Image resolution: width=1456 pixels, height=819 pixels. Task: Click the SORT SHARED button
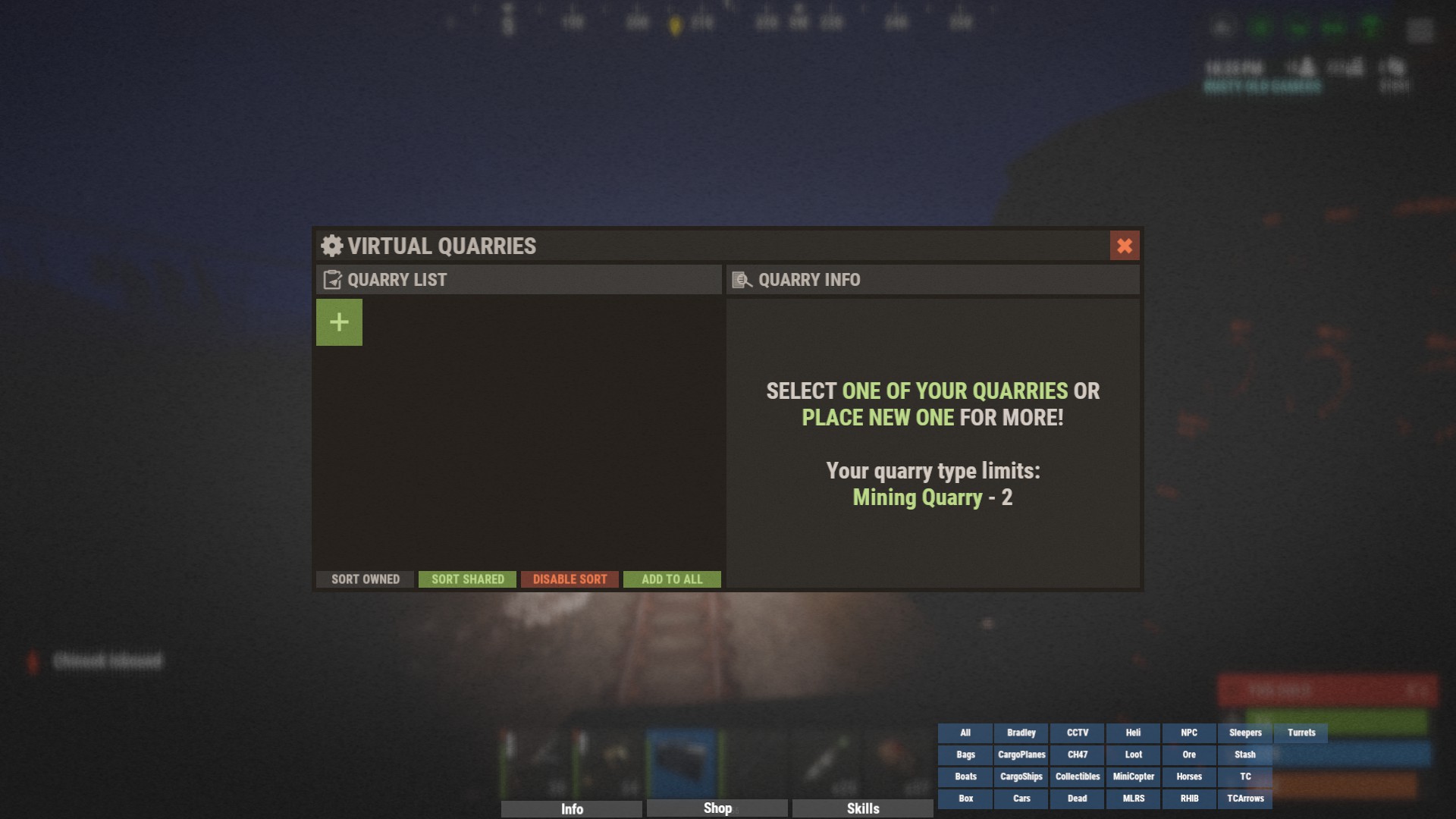click(467, 579)
